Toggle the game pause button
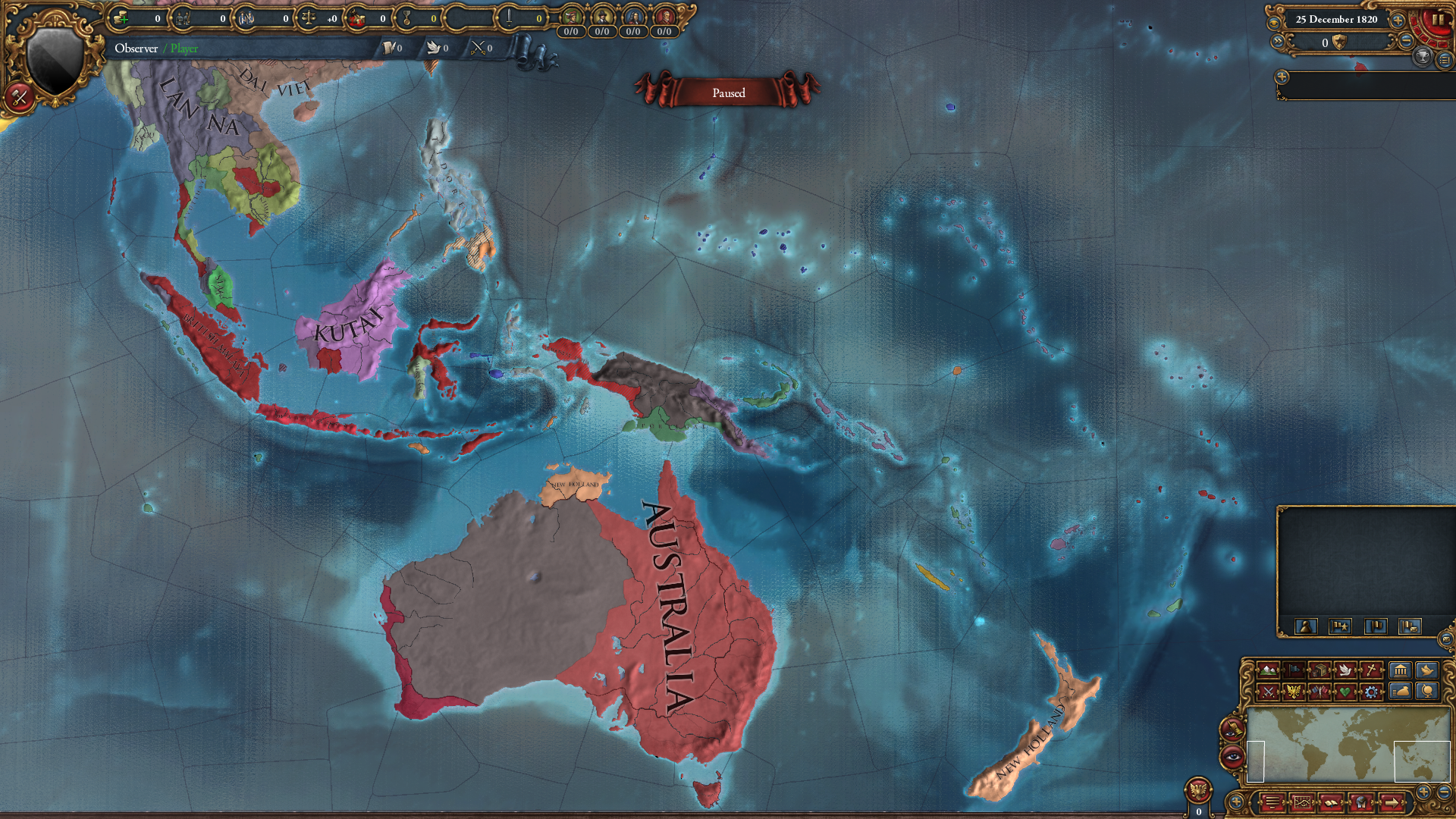 [1439, 20]
